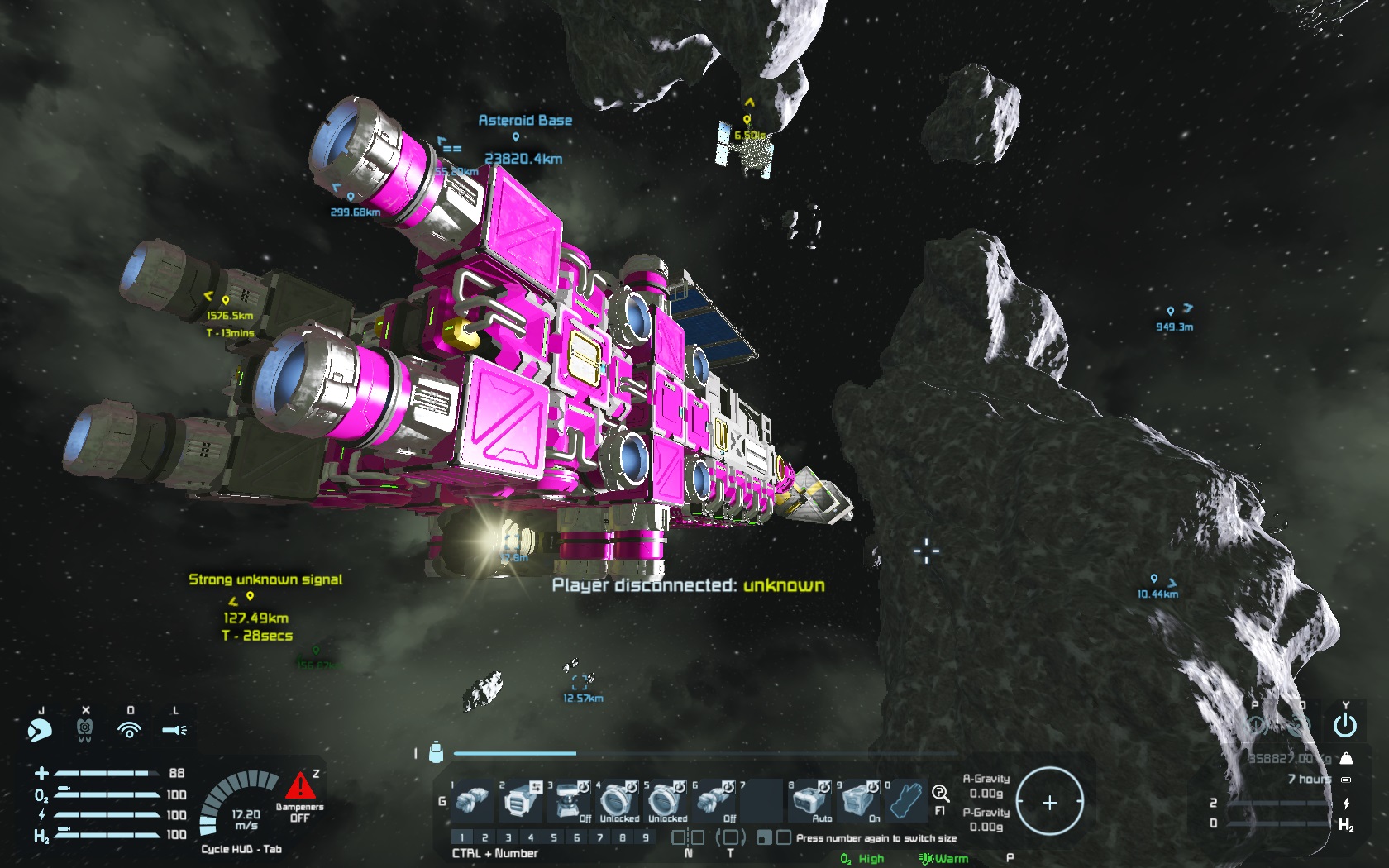Switch to toolbar page 5

coord(554,837)
